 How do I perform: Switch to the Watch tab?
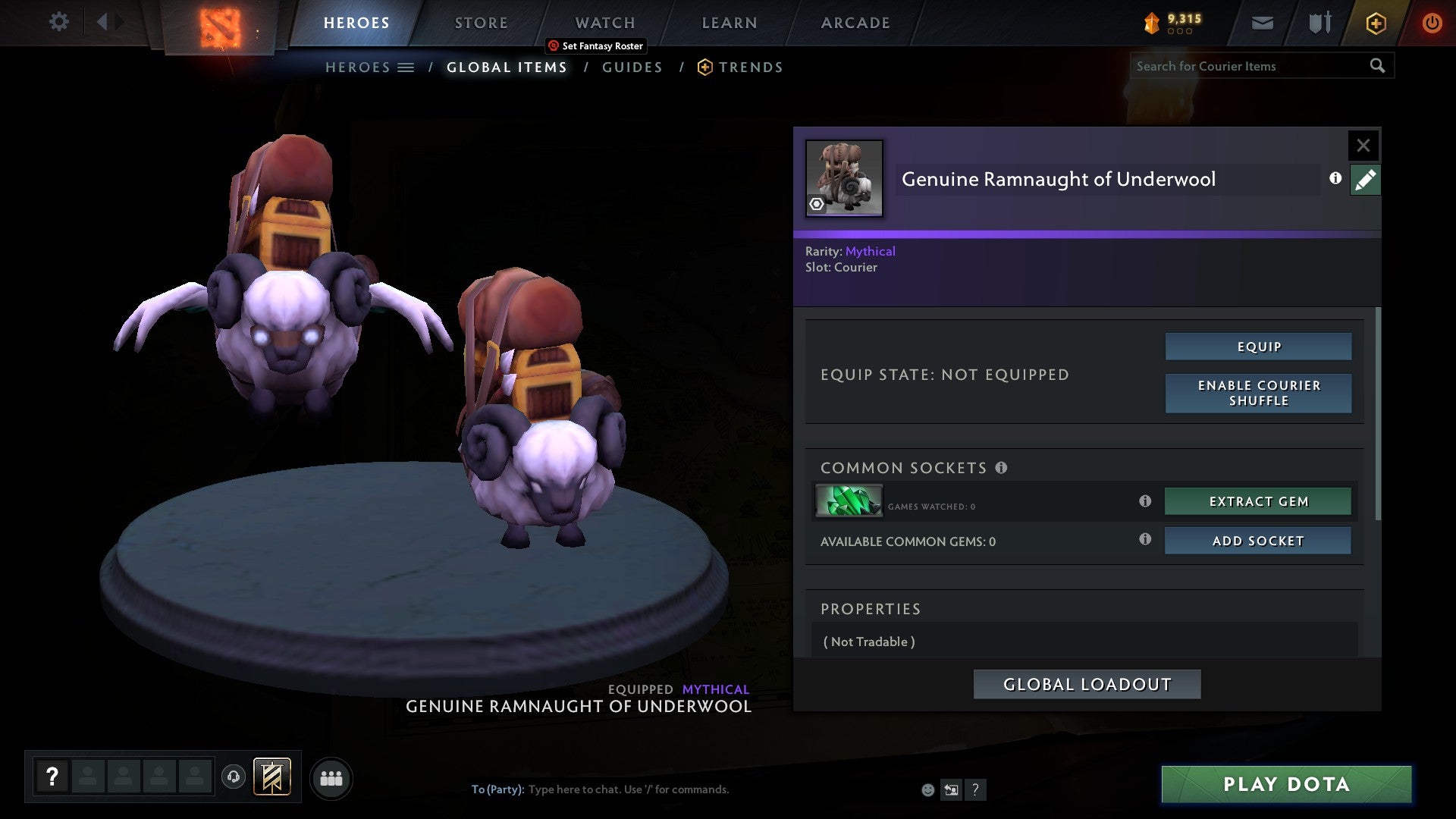pos(604,23)
